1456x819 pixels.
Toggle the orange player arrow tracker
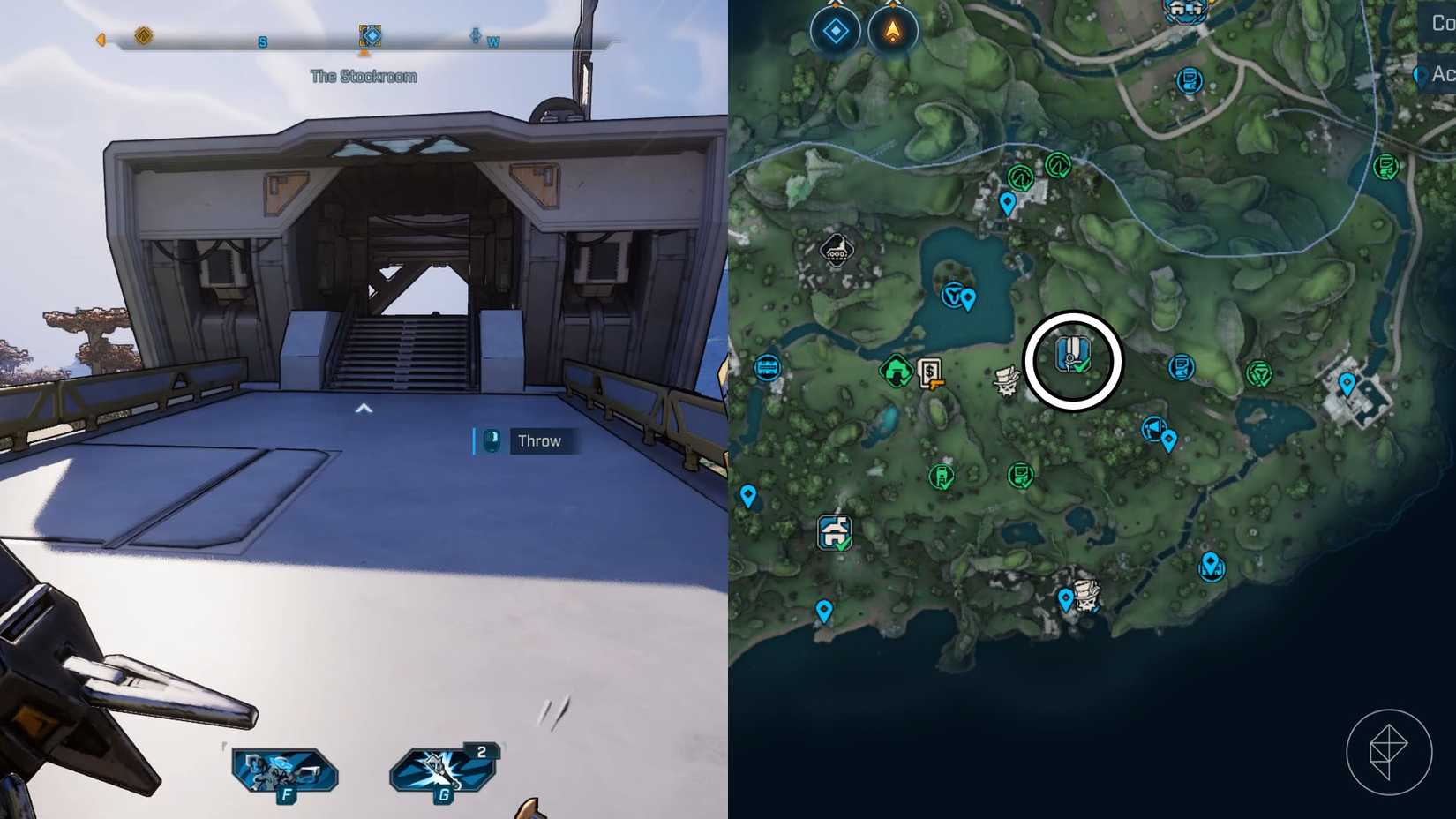(x=894, y=30)
